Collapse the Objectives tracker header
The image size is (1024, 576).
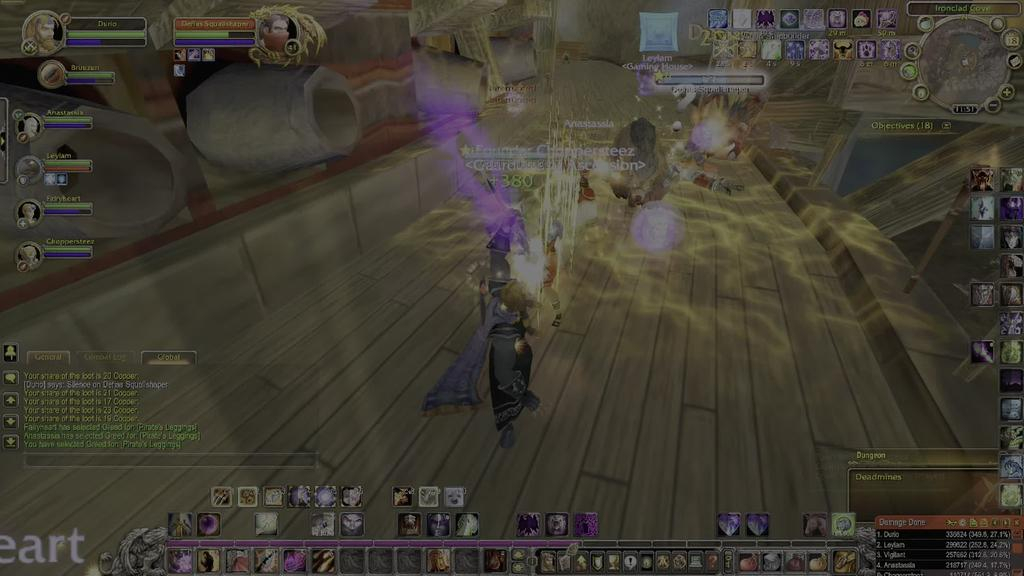click(x=947, y=126)
